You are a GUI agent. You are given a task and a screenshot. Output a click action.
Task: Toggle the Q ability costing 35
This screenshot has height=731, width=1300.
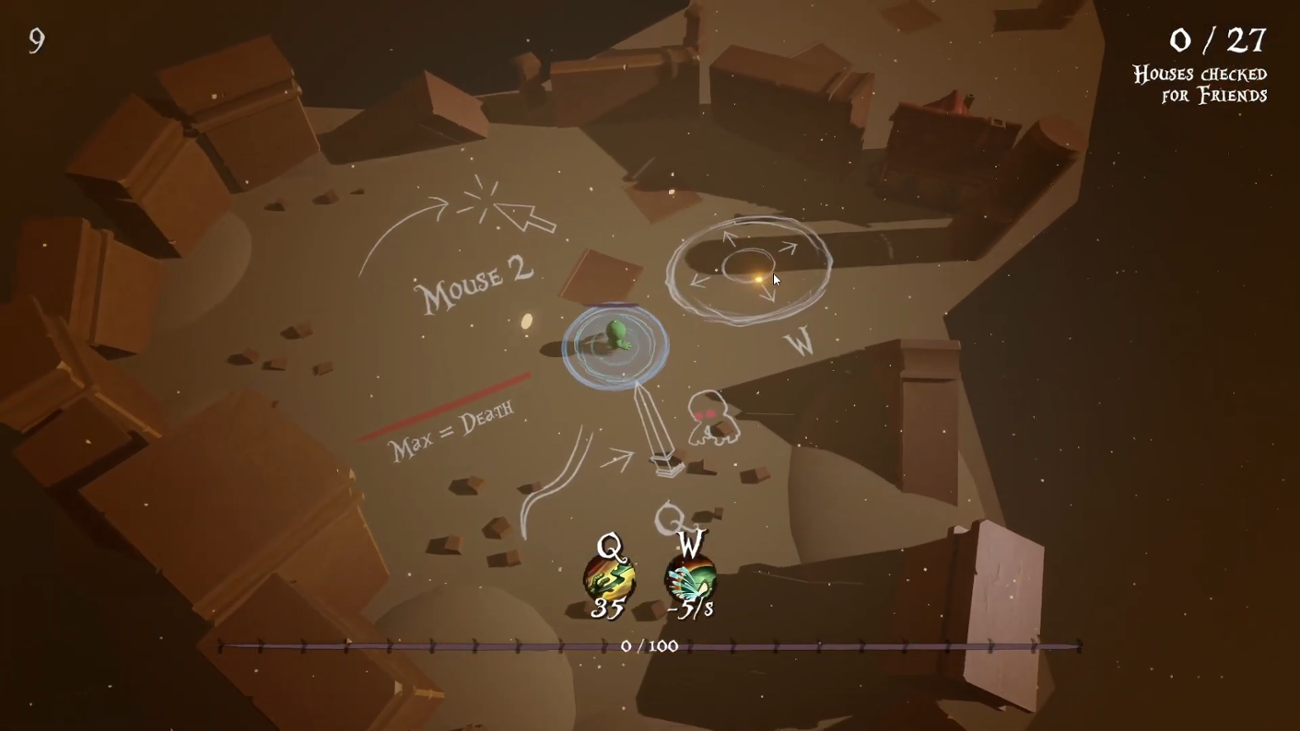tap(611, 578)
